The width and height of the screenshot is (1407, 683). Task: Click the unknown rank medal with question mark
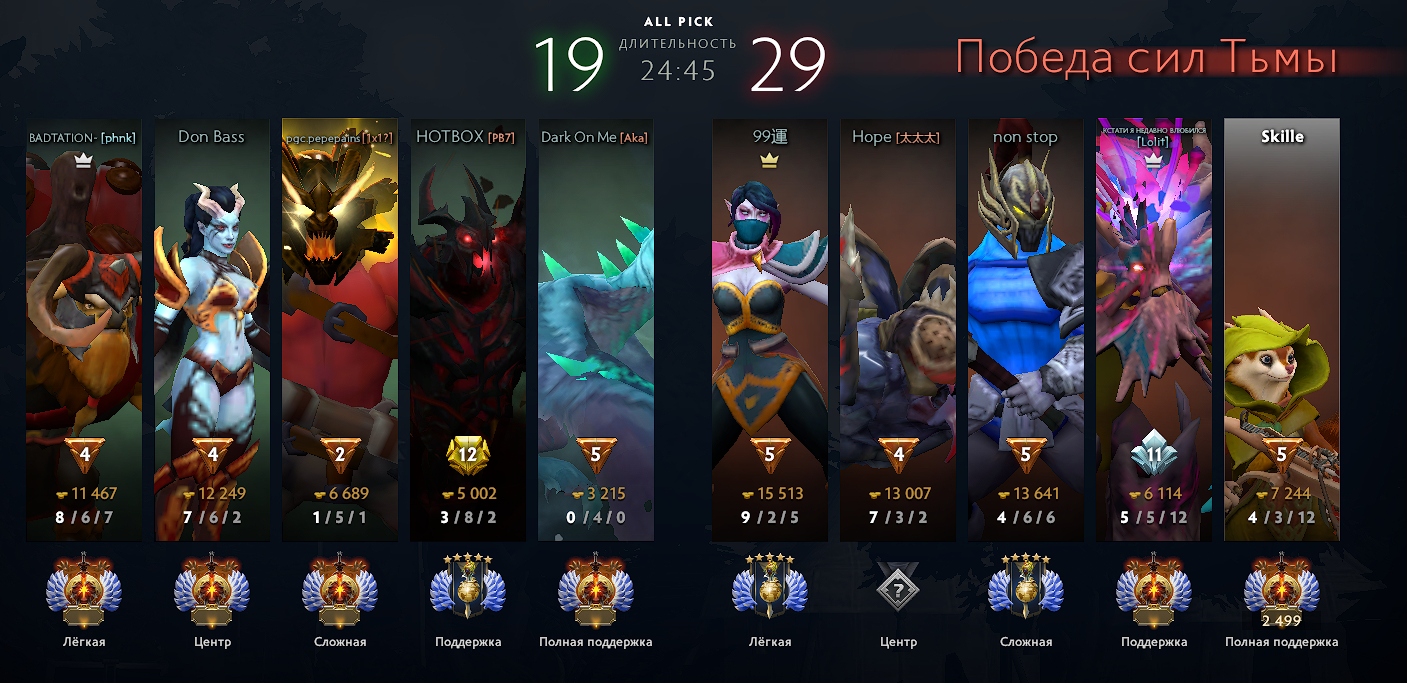tap(898, 591)
